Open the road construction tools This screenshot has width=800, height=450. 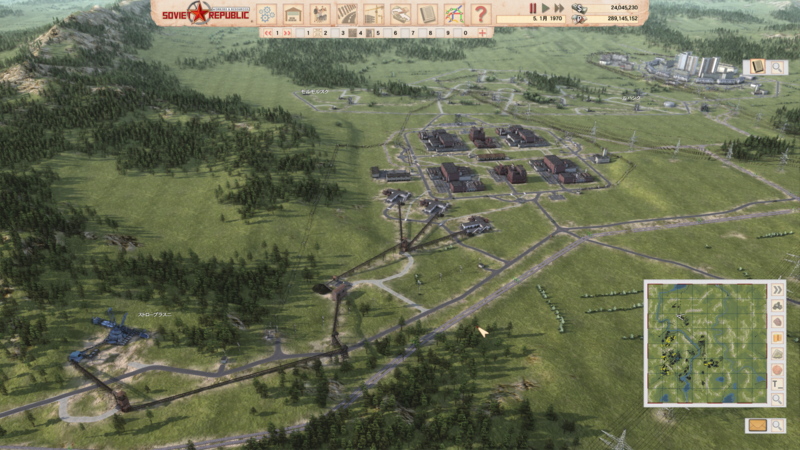coord(347,14)
